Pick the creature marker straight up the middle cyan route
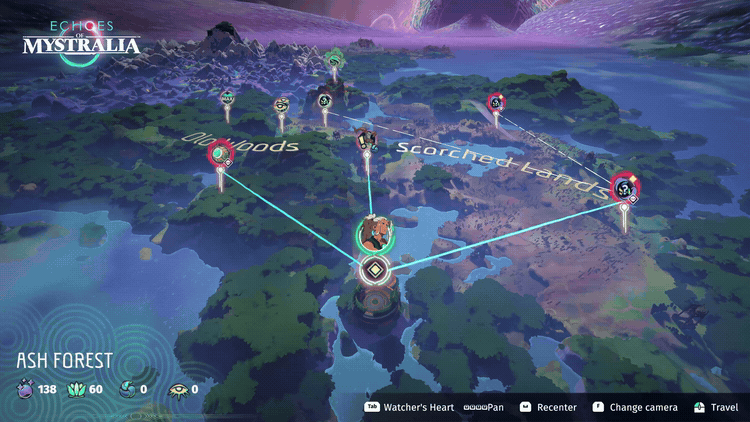The height and width of the screenshot is (422, 750). click(x=366, y=139)
